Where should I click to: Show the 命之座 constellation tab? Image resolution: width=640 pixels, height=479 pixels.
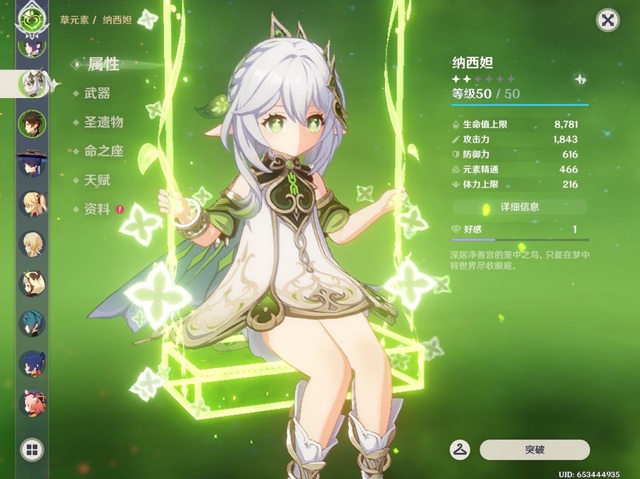tap(103, 151)
